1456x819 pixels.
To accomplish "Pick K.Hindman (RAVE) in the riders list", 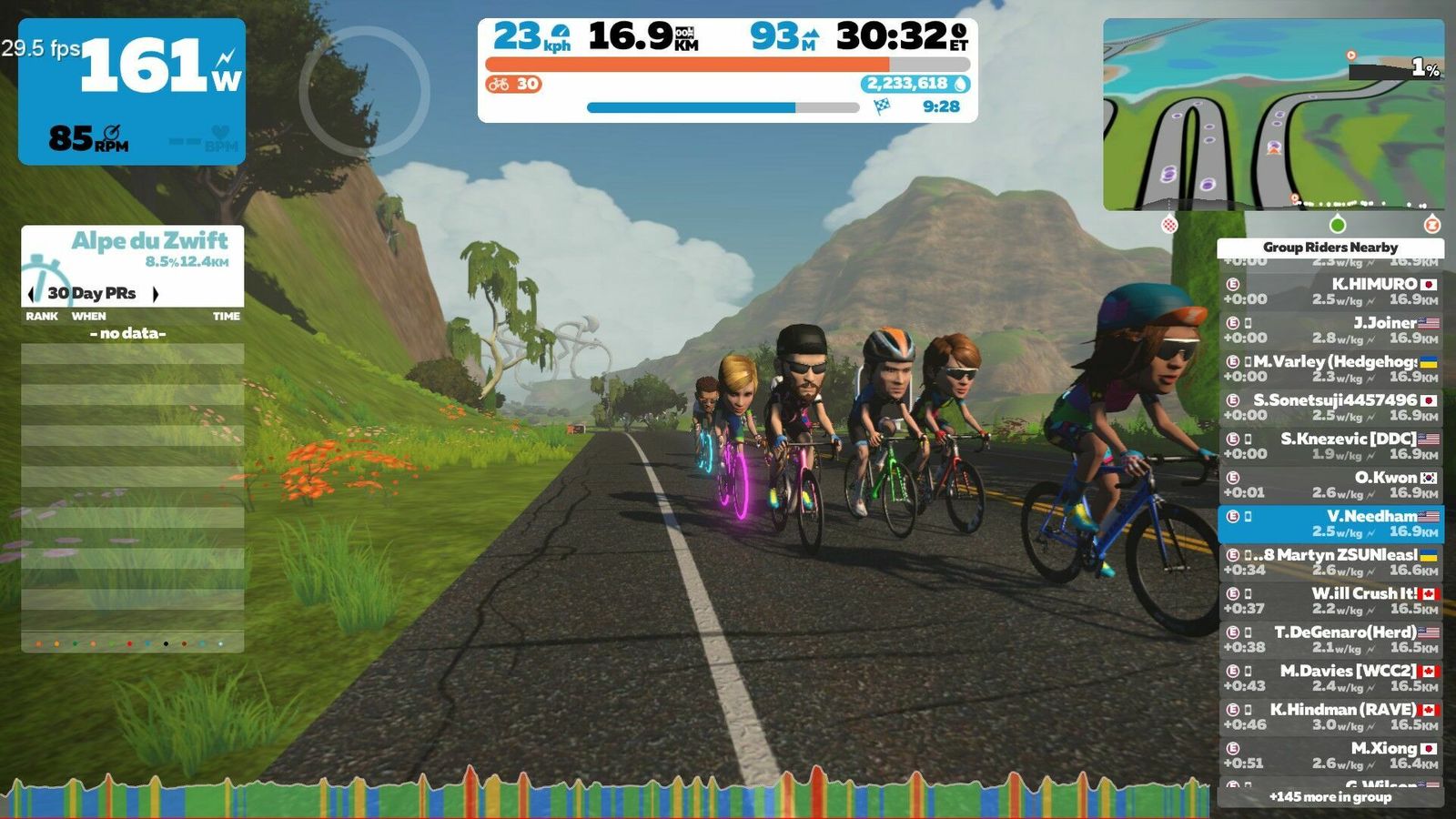I will pos(1330,716).
